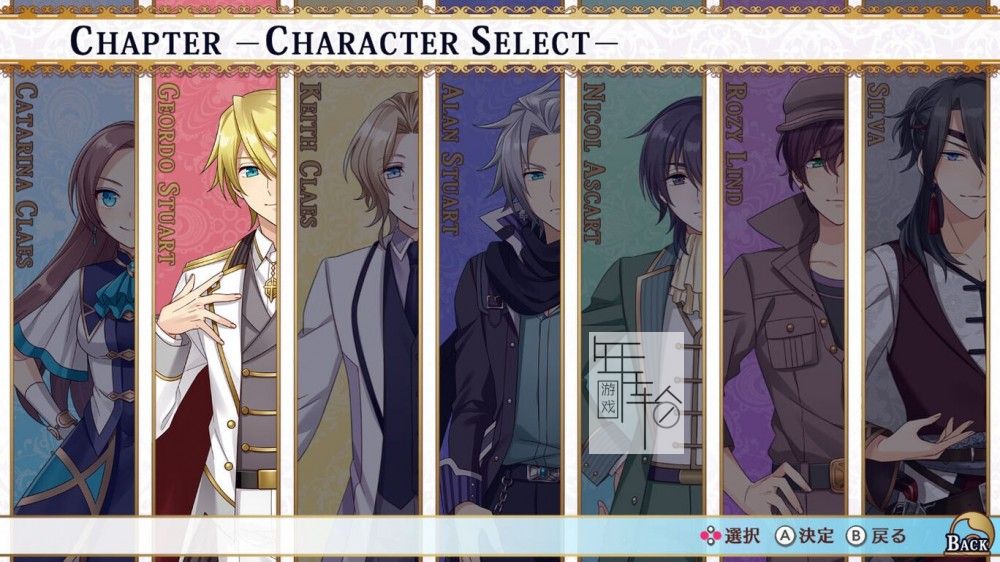Click the Back button
Image resolution: width=1000 pixels, height=562 pixels.
click(966, 537)
